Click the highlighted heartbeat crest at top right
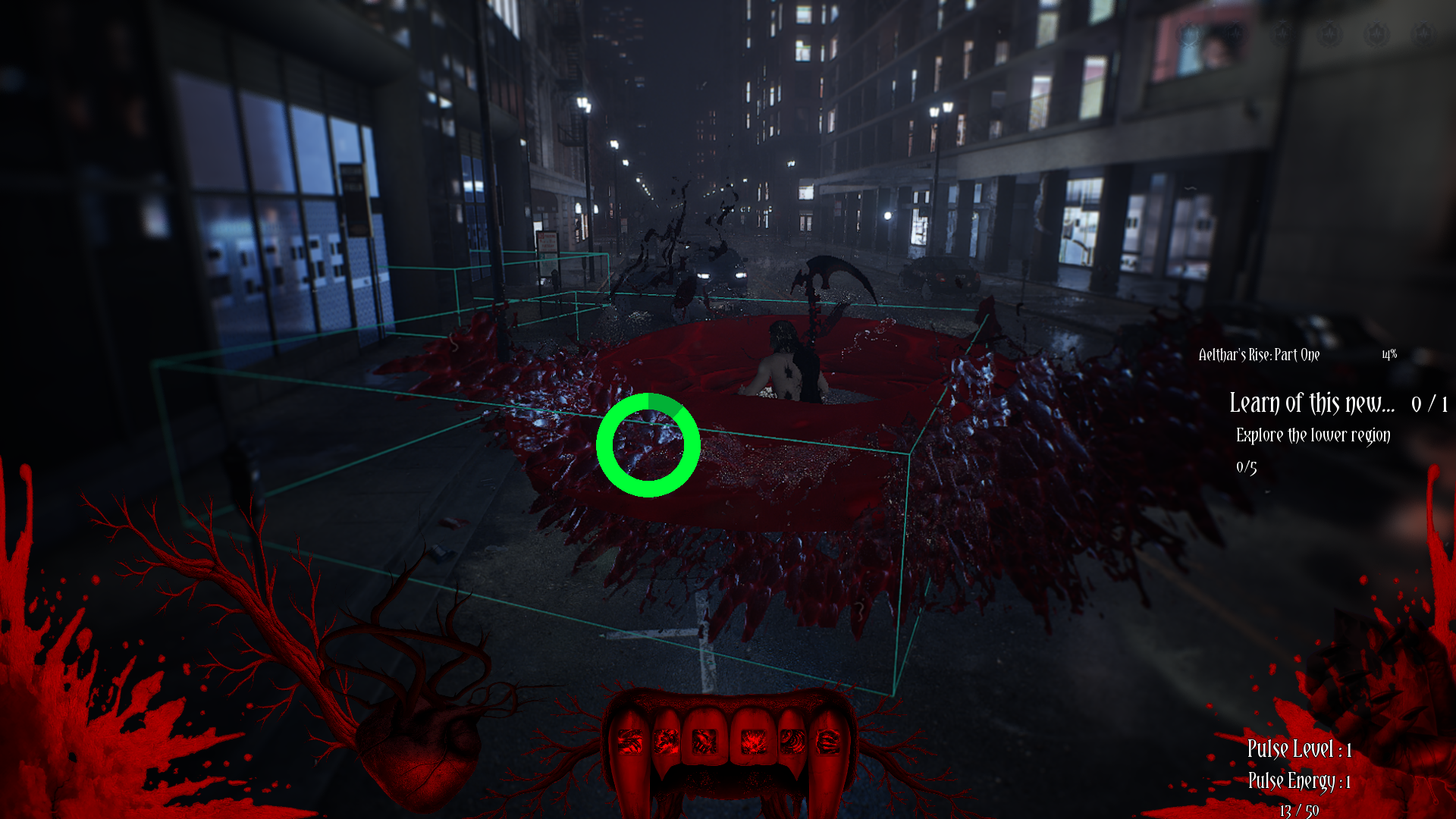 [x=1189, y=34]
